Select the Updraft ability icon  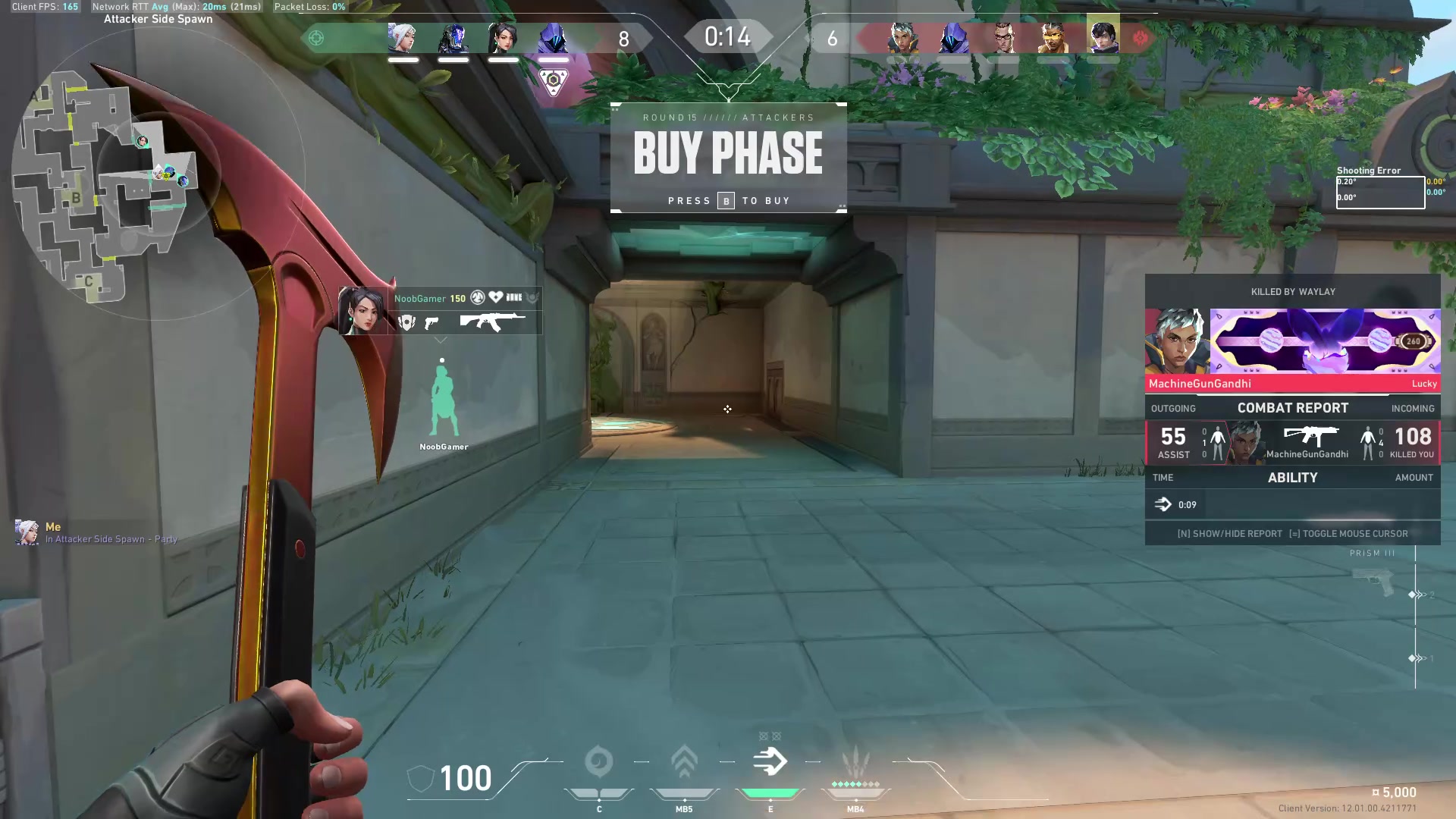point(684,762)
